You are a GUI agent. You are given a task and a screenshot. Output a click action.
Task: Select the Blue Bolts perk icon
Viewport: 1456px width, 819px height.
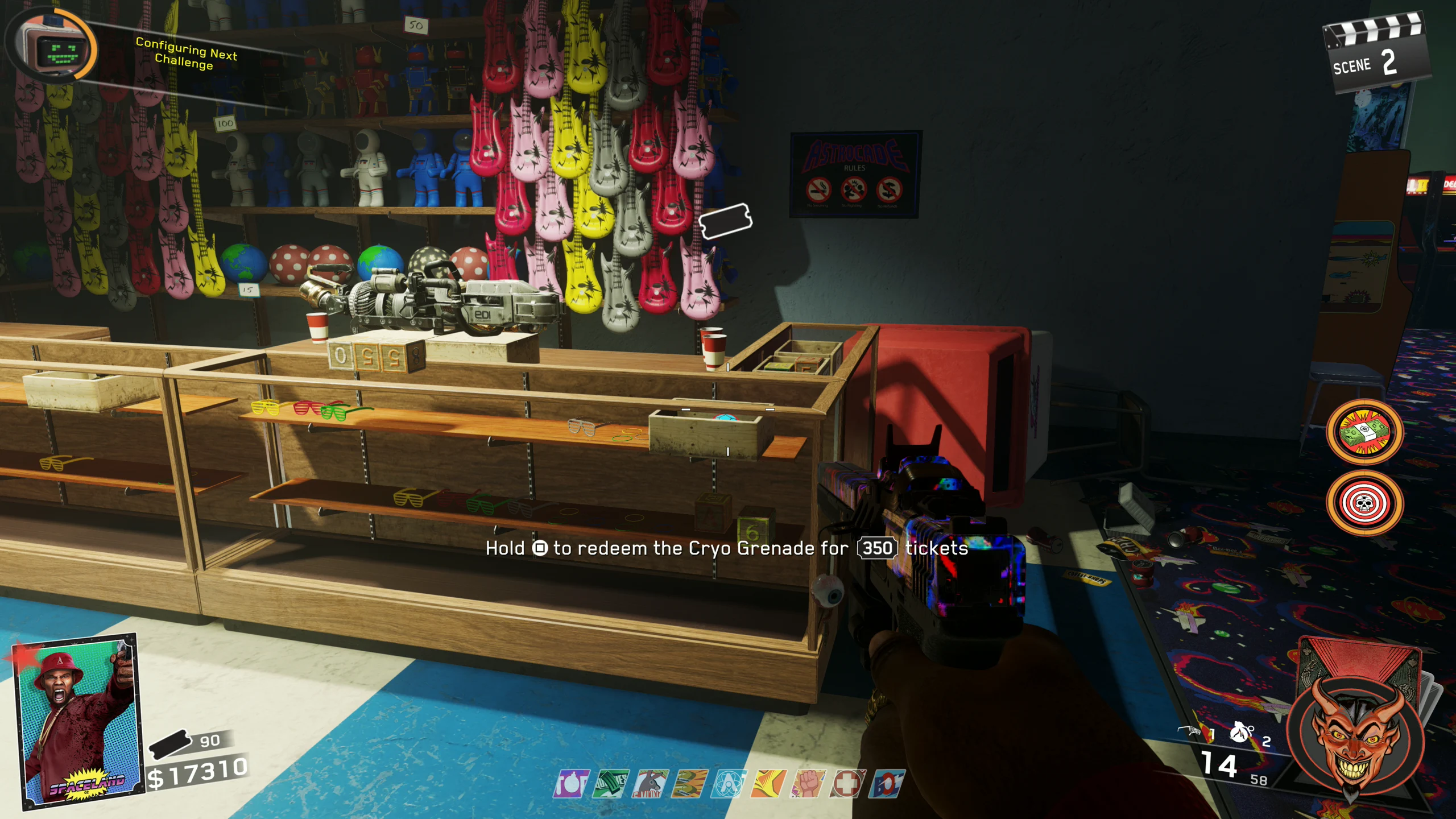(887, 784)
